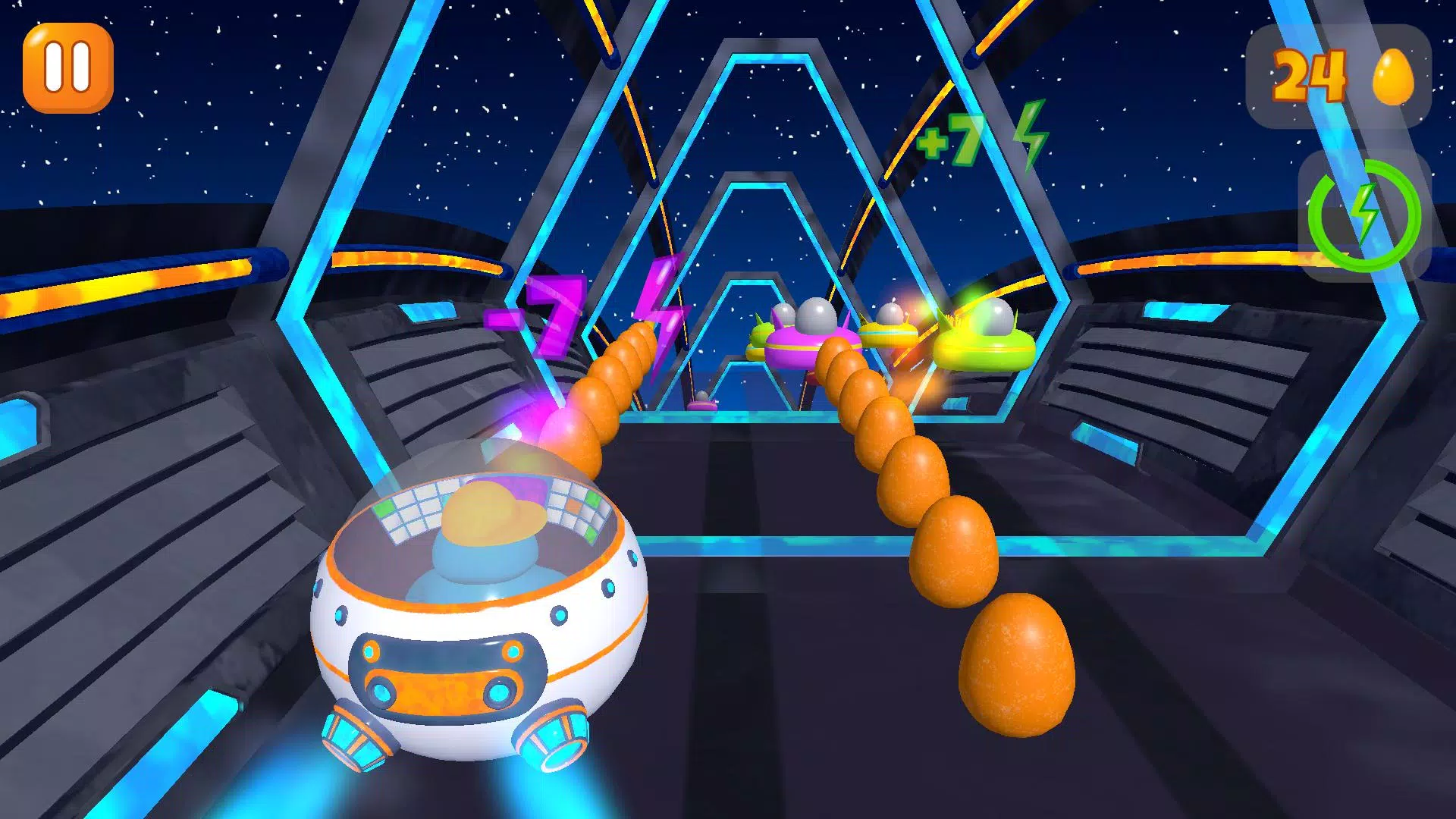Click the purple lightning bolt beside -7
The width and height of the screenshot is (1456, 819).
(659, 310)
